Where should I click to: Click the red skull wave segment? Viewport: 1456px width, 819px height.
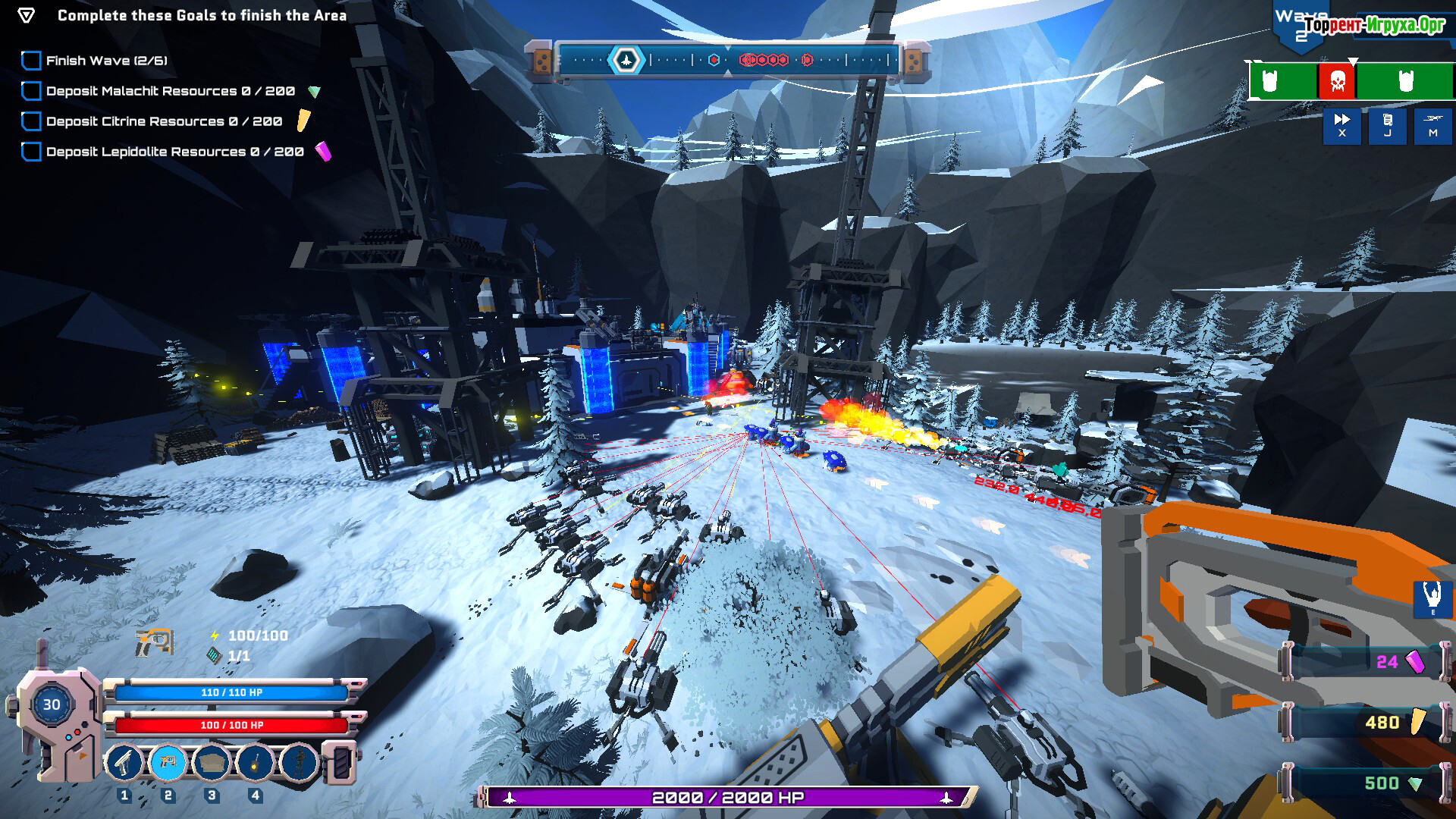(x=1337, y=81)
